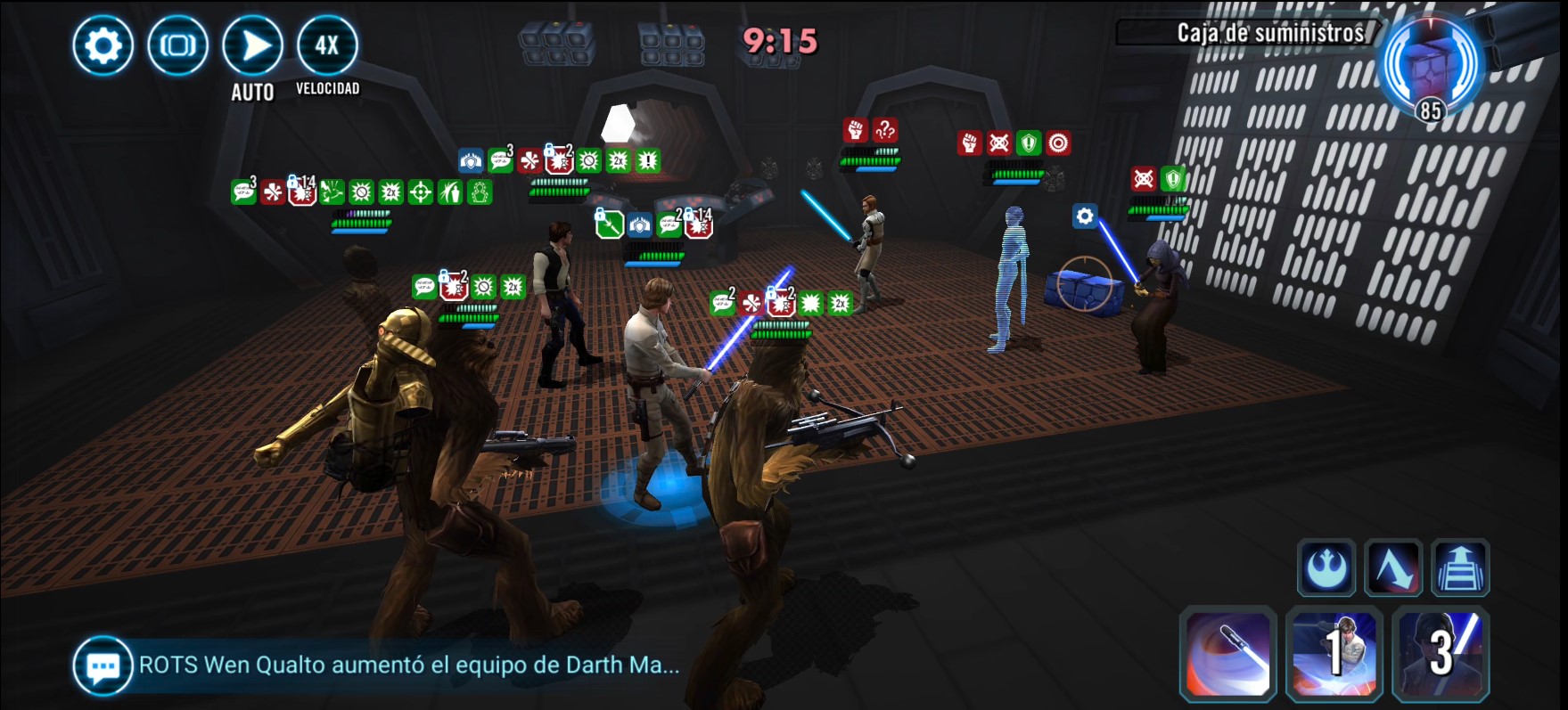Viewport: 1568px width, 710px height.
Task: Open the gear settings menu
Action: coord(103,45)
